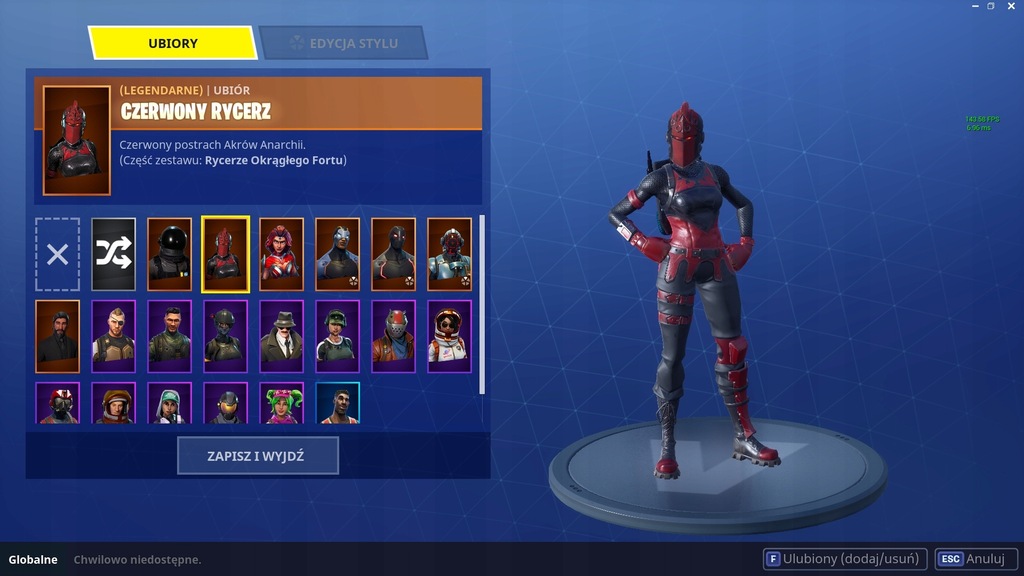Clear outfit selection with the X slot
This screenshot has width=1024, height=576.
coord(58,254)
